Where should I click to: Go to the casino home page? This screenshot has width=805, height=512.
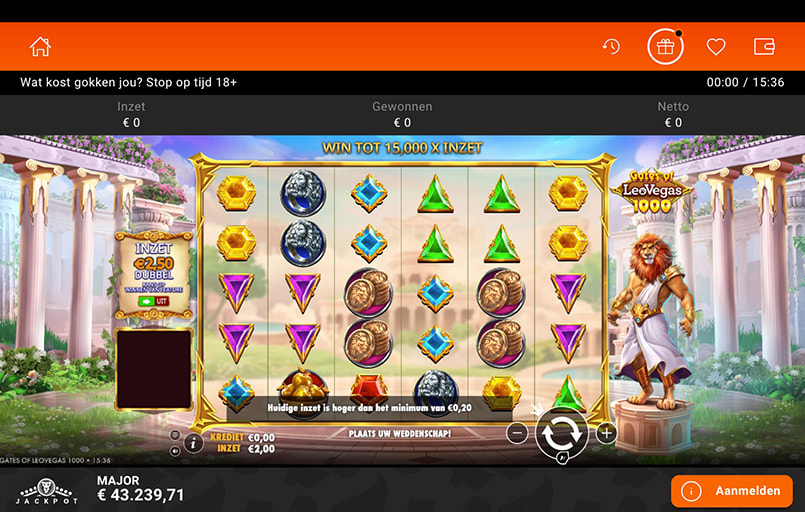[40, 47]
